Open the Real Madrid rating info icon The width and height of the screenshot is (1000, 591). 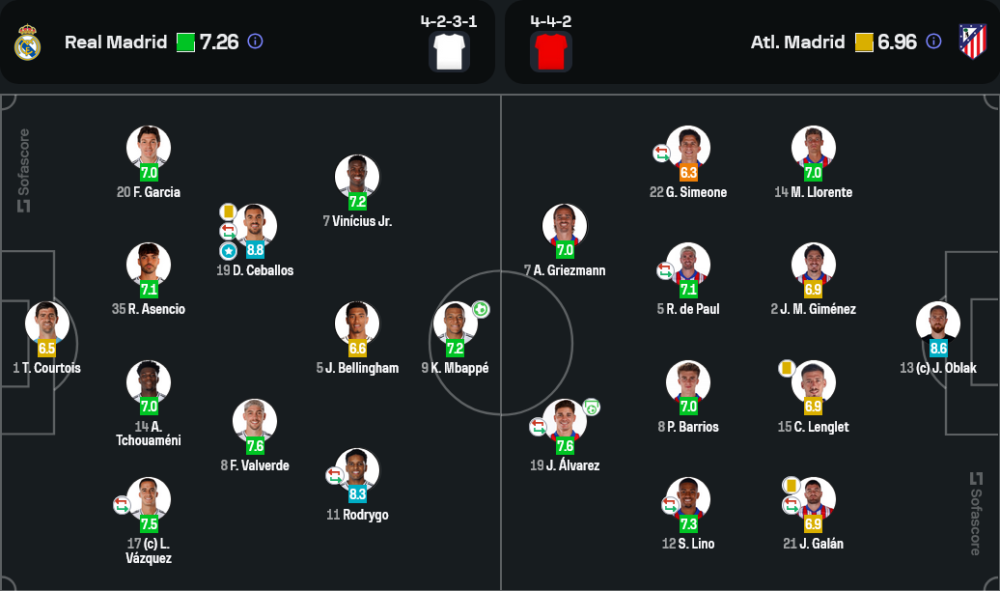point(255,42)
